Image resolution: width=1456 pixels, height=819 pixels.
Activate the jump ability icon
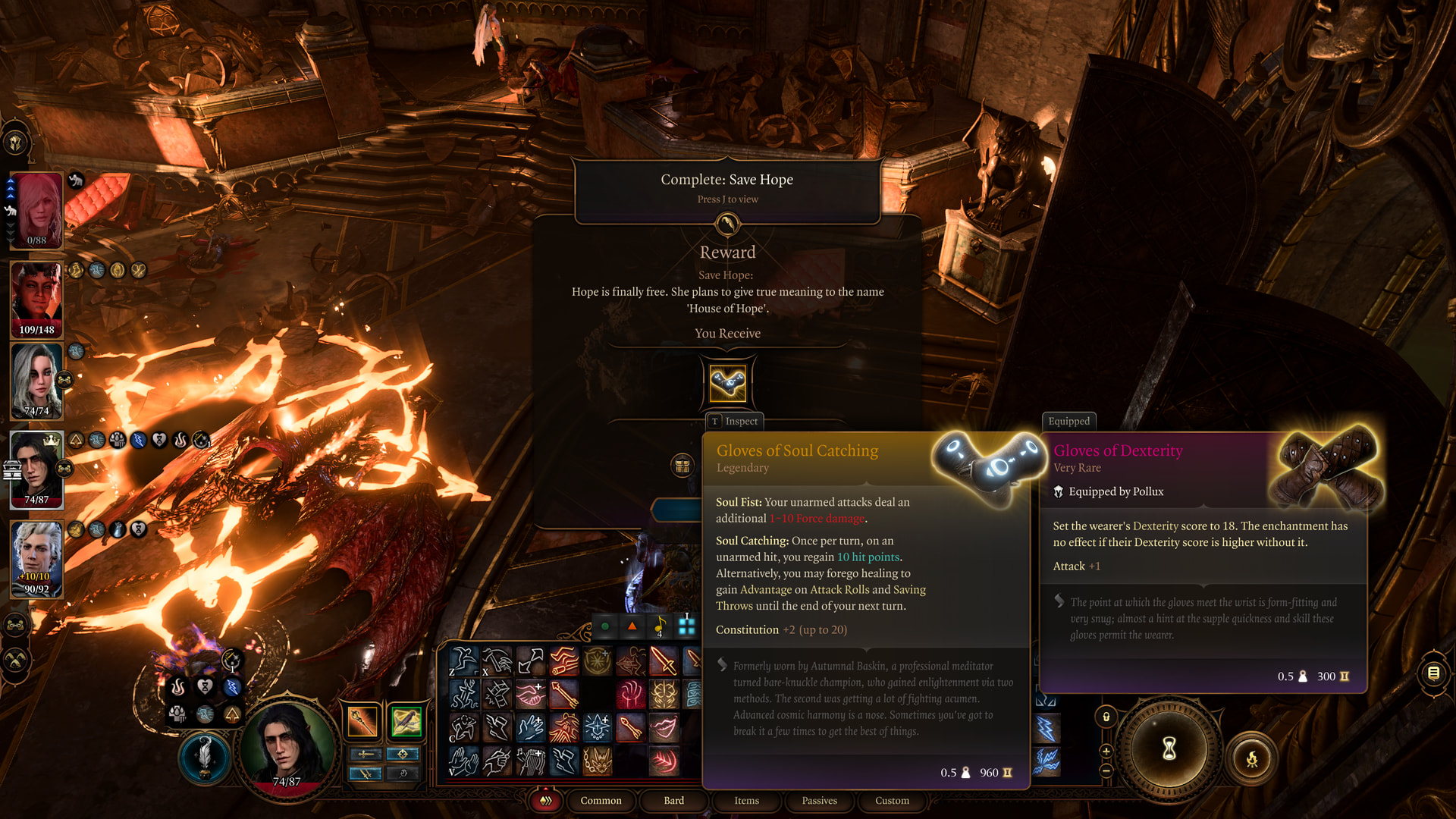point(463,661)
